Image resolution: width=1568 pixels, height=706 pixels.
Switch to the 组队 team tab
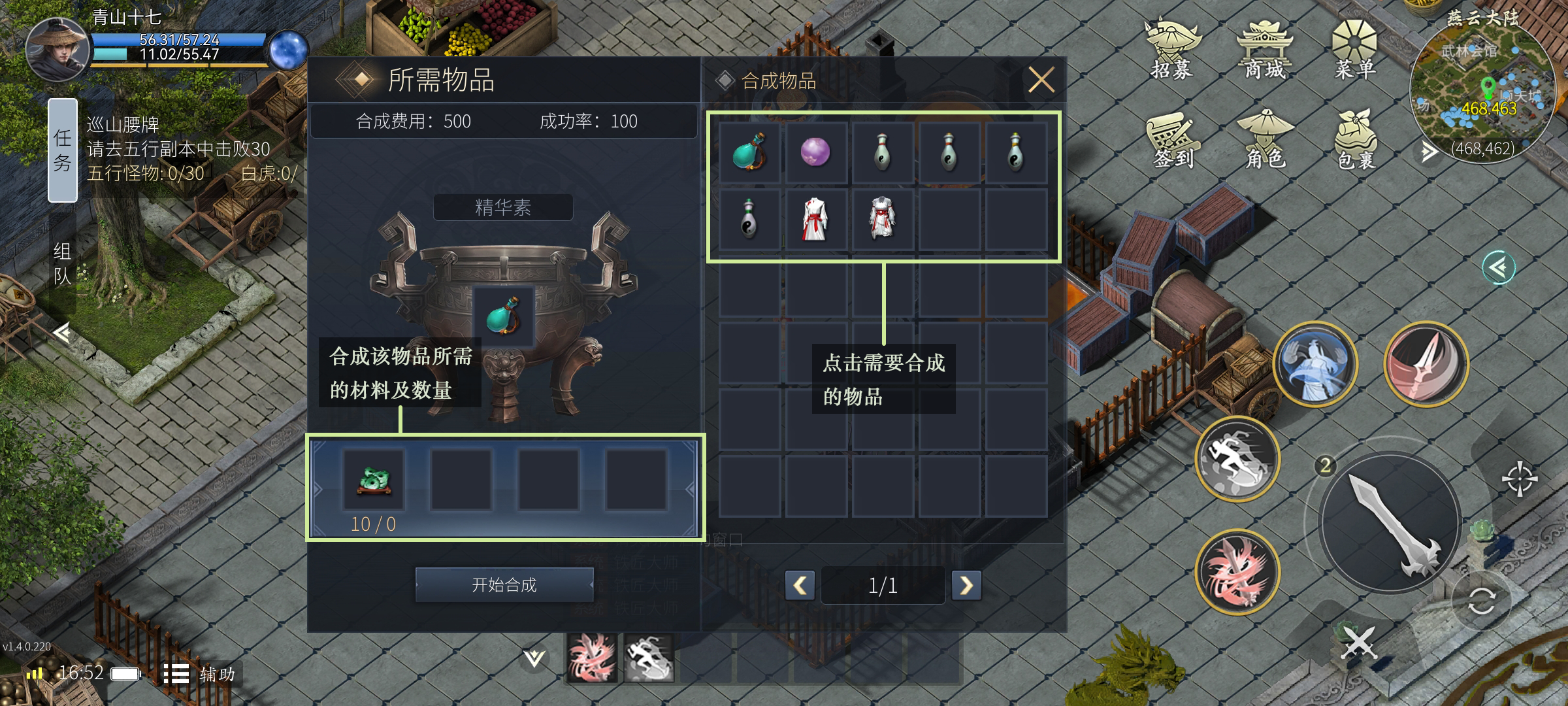pos(63,263)
